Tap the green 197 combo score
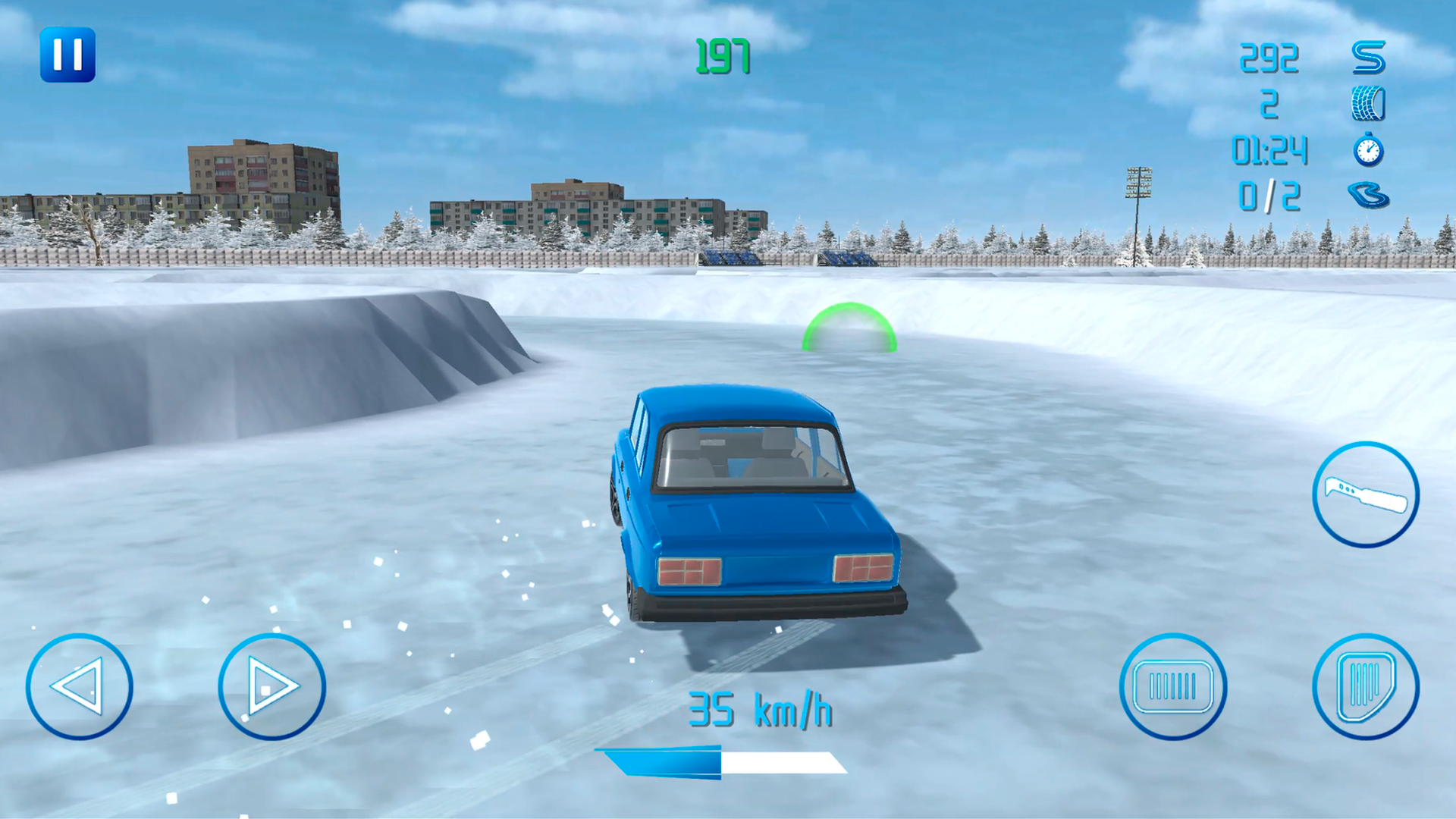Image resolution: width=1456 pixels, height=819 pixels. (x=722, y=55)
